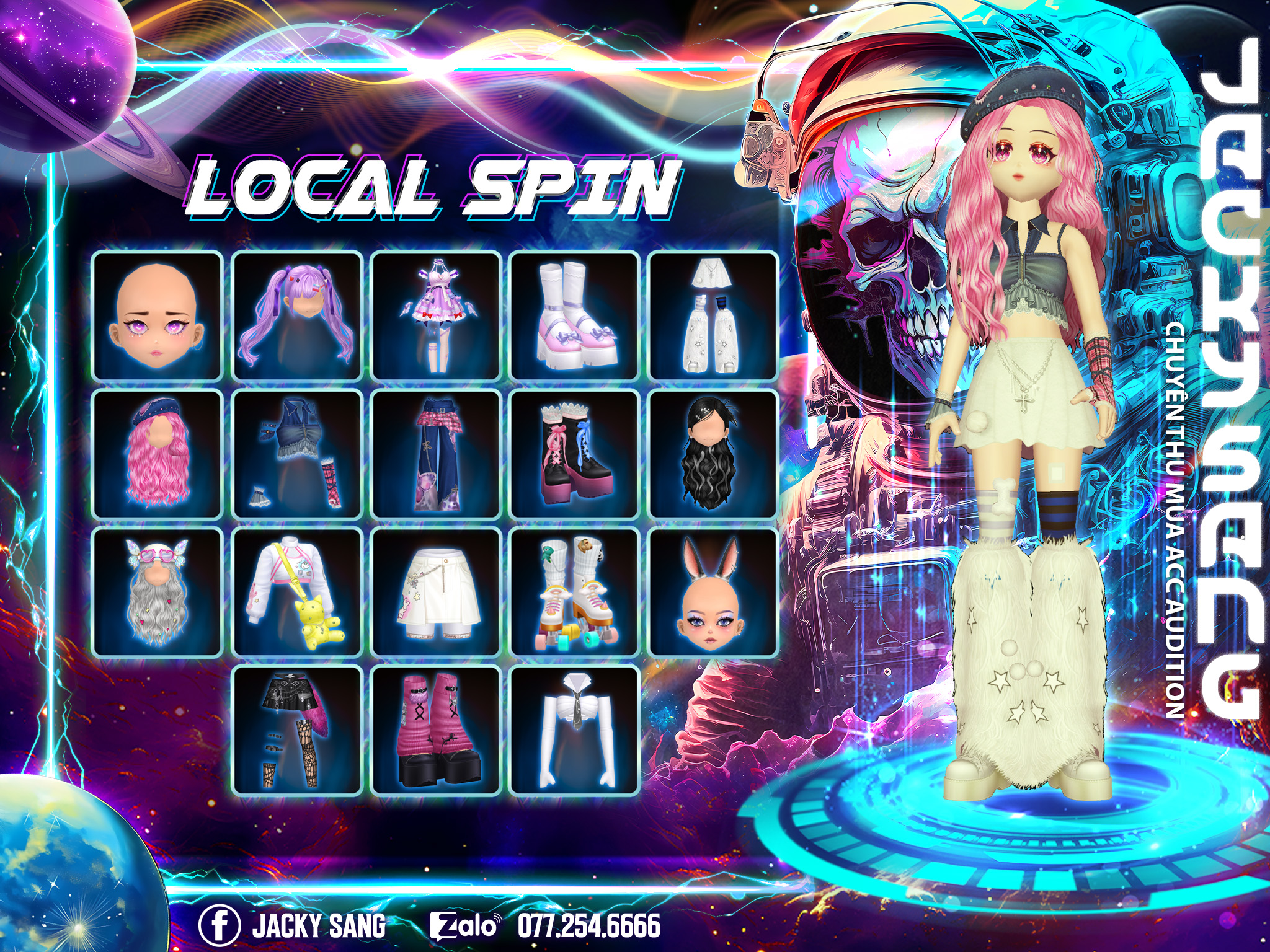This screenshot has height=952, width=1270.
Task: Pick the long black wavy hairstyle tile
Action: (713, 454)
